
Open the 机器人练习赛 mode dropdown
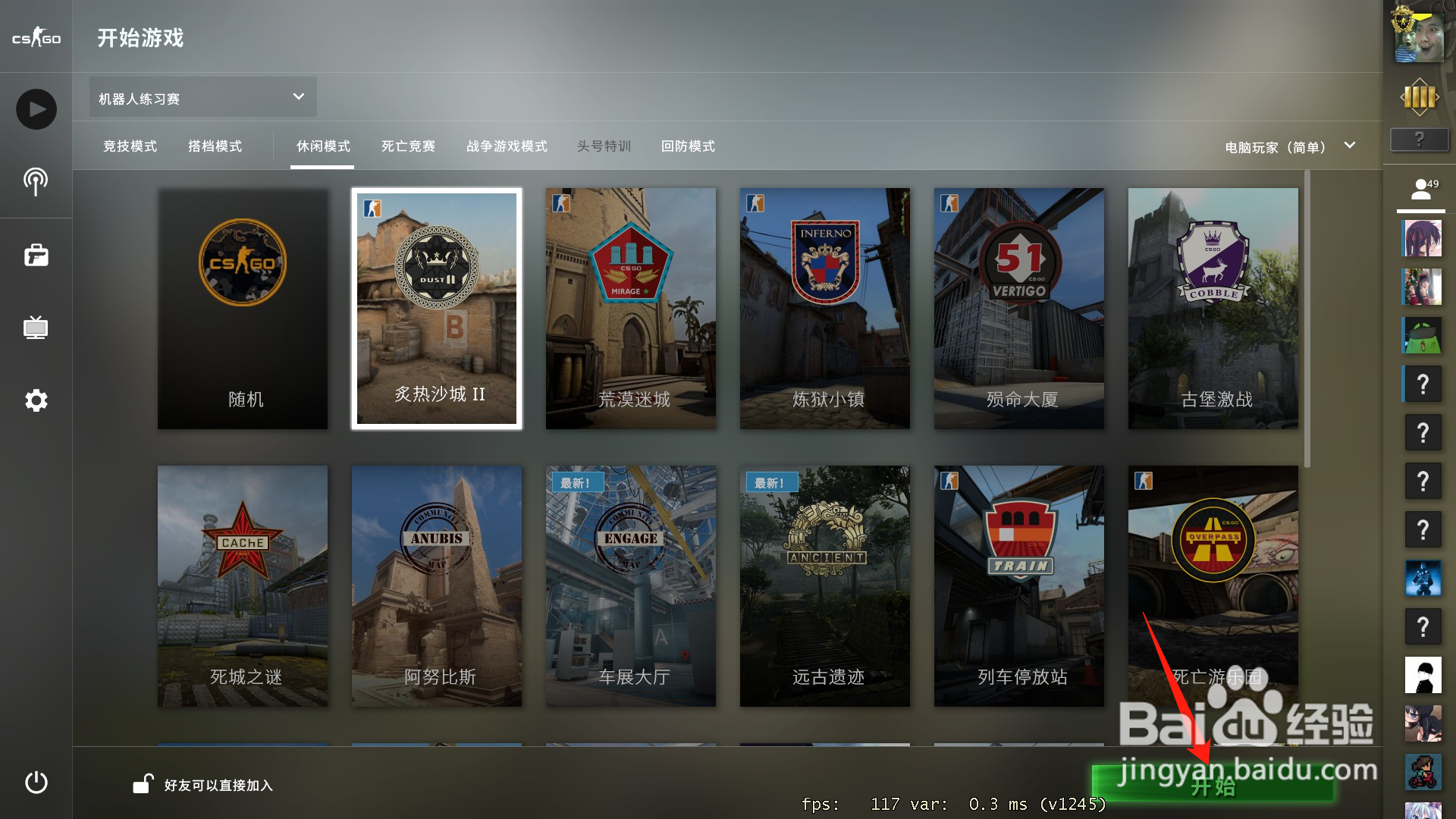pyautogui.click(x=201, y=97)
